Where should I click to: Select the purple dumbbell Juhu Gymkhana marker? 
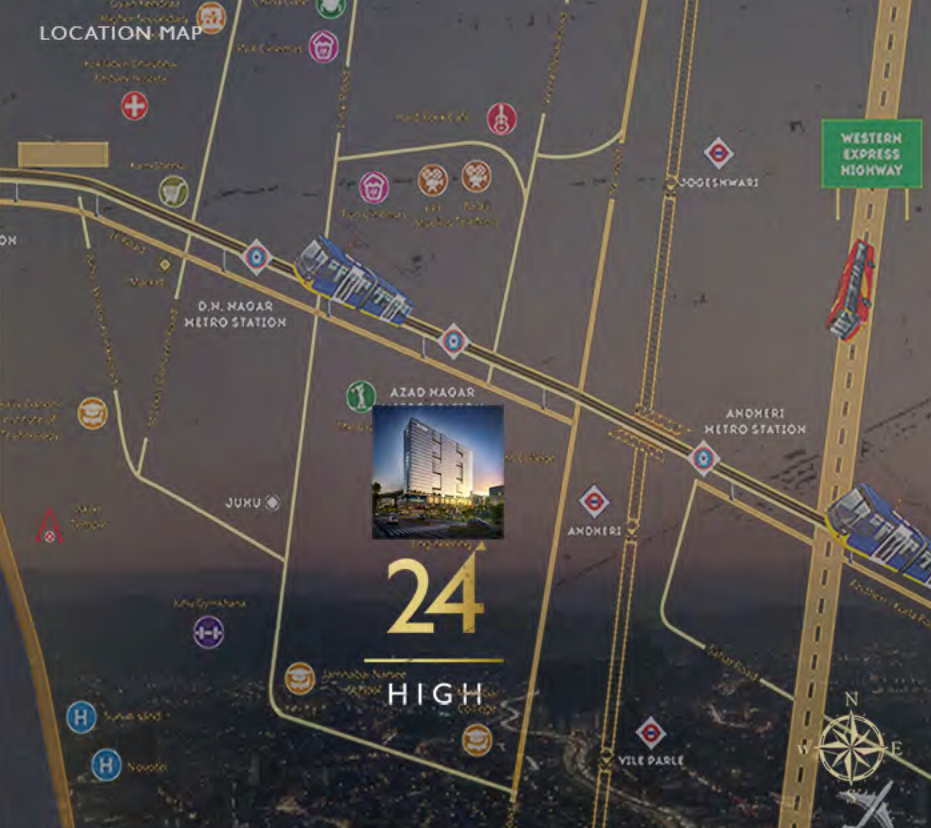[x=208, y=632]
